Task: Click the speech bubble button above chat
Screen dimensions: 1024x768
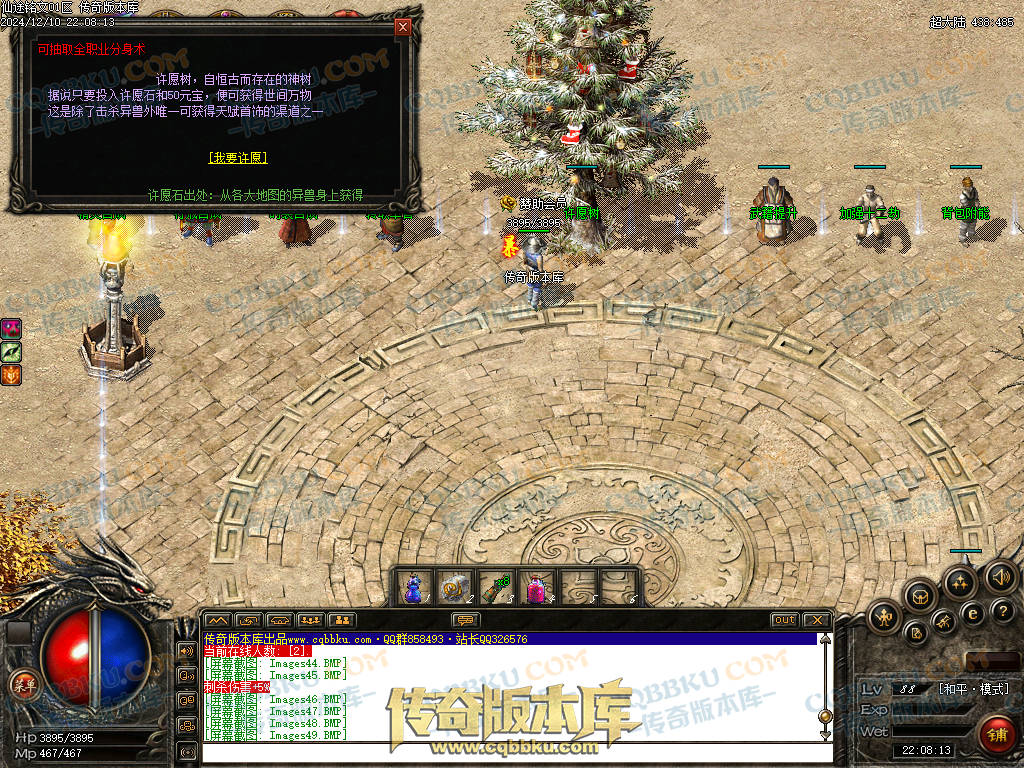Action: click(466, 620)
